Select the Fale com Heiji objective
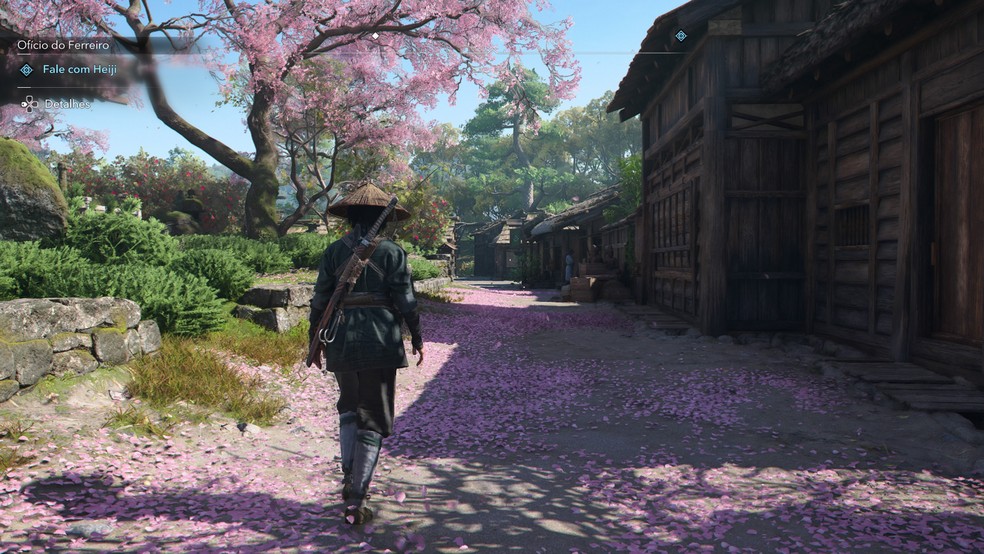The image size is (984, 554). (75, 69)
